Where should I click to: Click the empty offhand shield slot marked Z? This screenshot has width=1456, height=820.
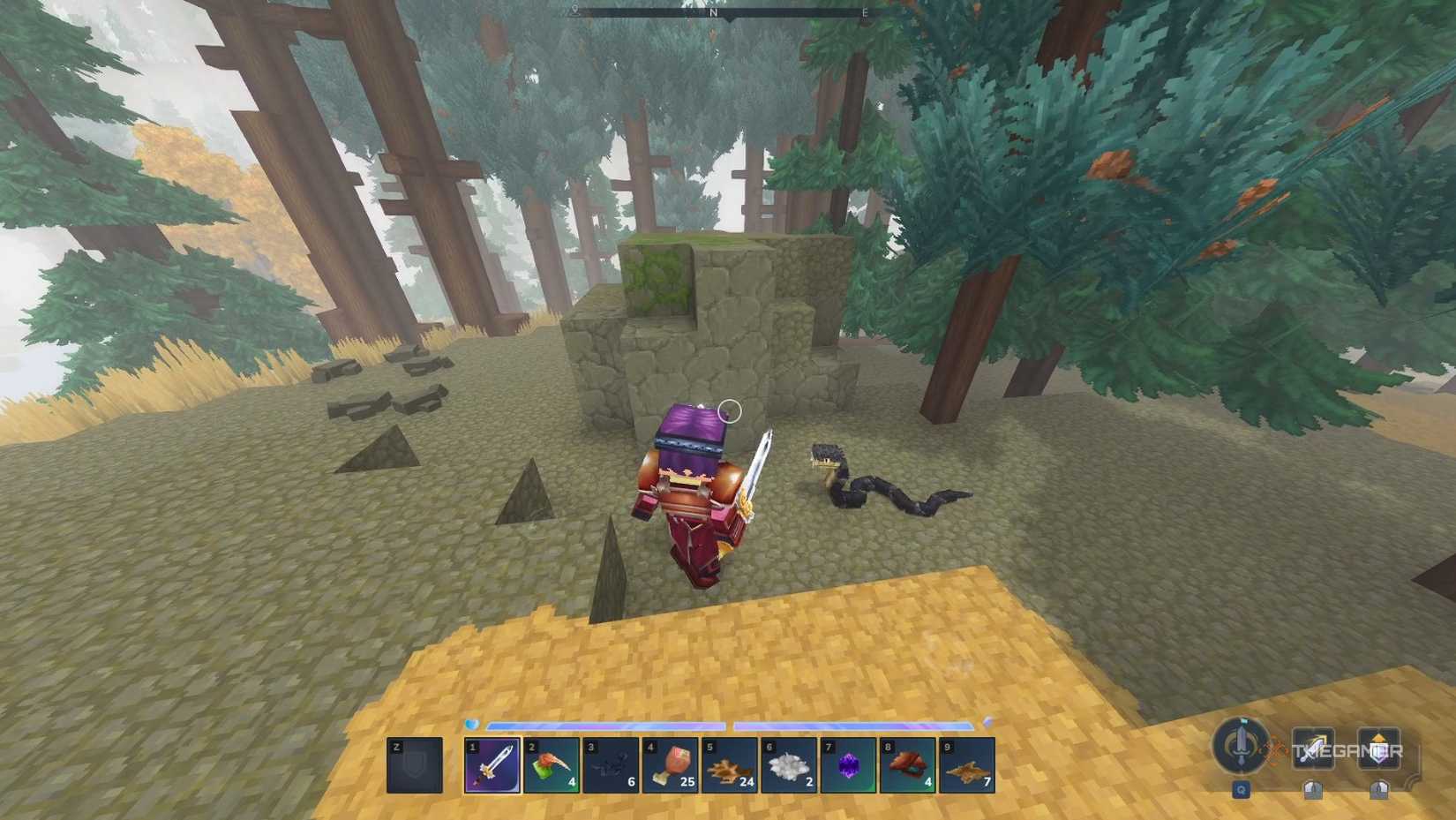(413, 768)
